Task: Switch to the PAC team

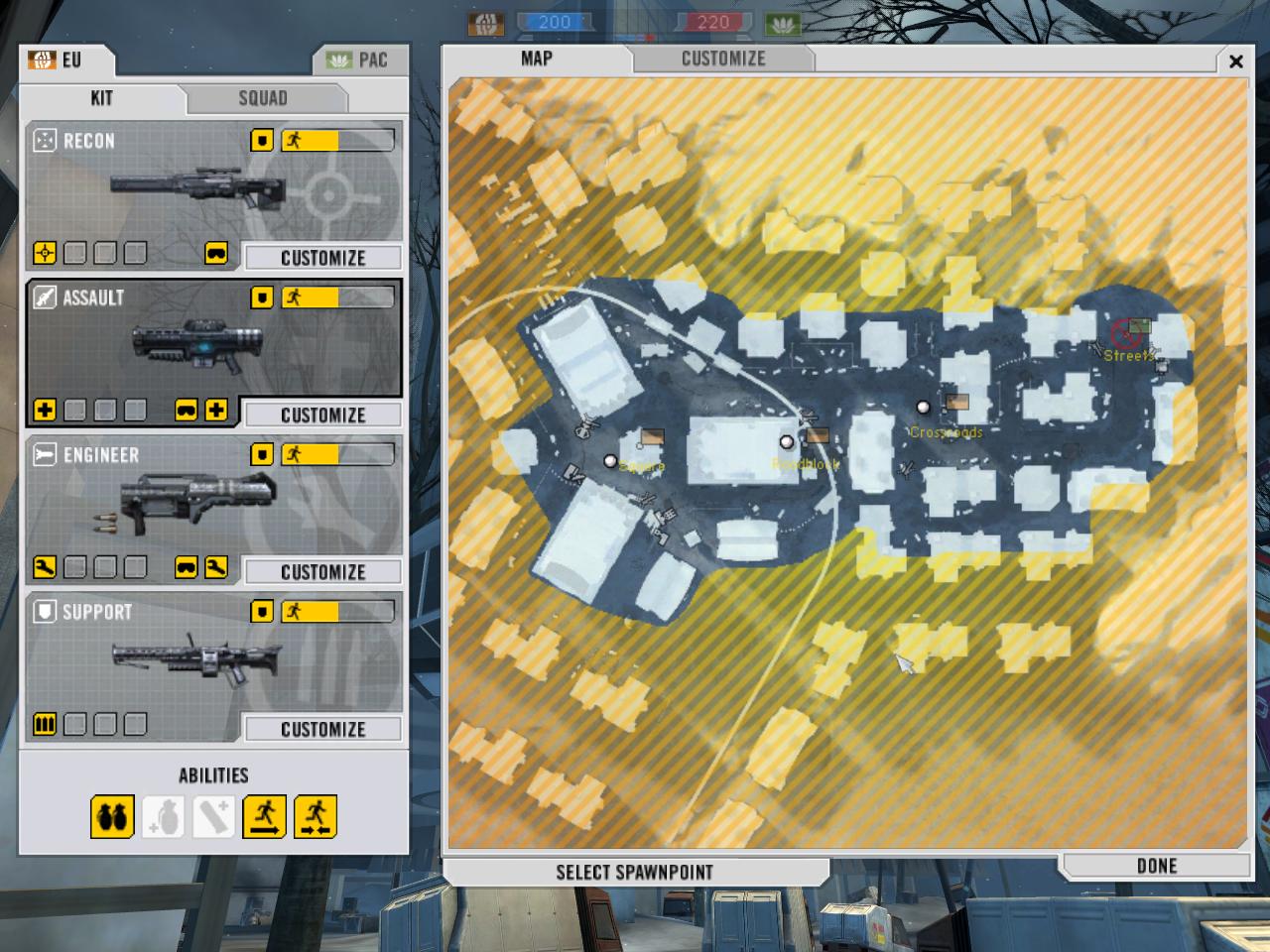Action: tap(359, 60)
